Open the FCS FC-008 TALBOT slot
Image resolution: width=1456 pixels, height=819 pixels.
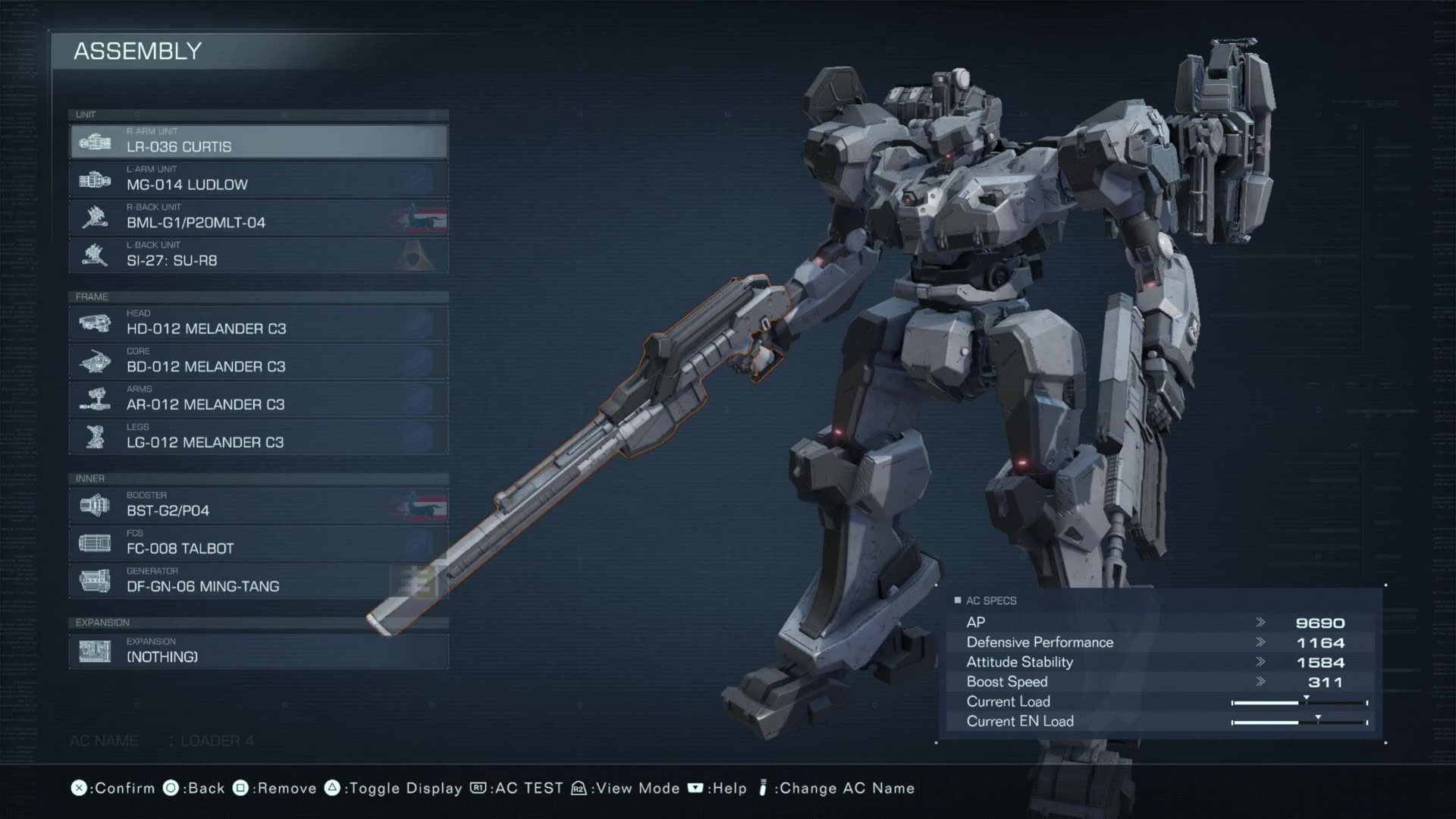pyautogui.click(x=258, y=544)
